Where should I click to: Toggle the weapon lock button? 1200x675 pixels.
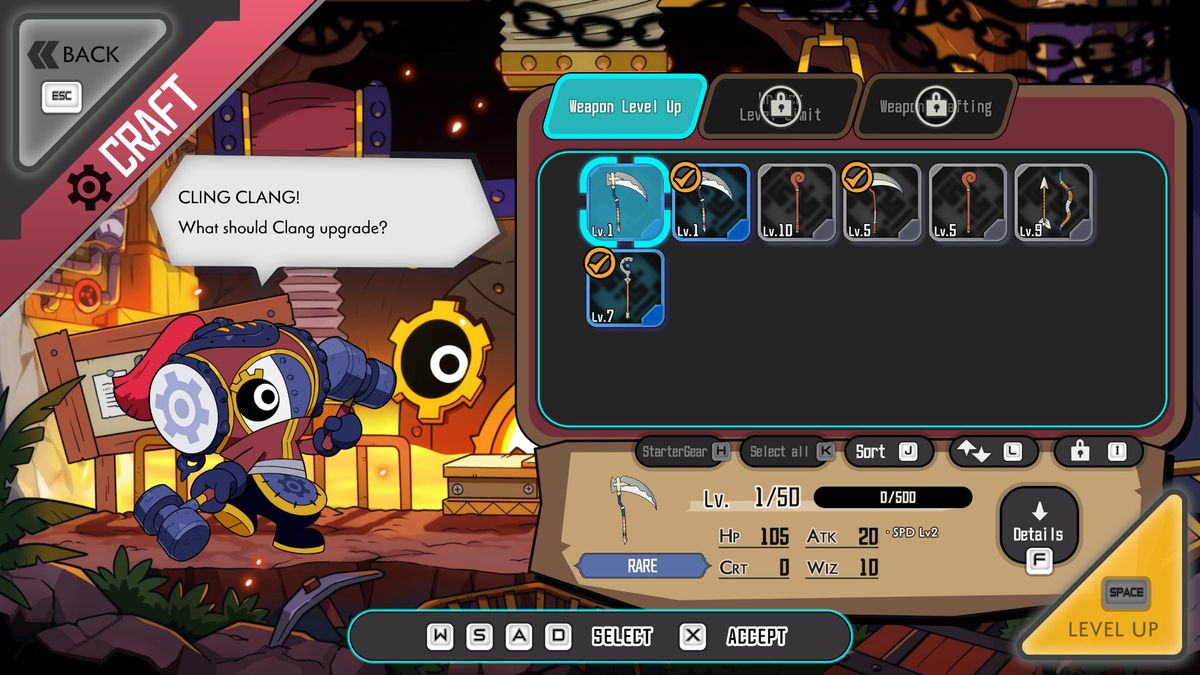pos(1098,452)
